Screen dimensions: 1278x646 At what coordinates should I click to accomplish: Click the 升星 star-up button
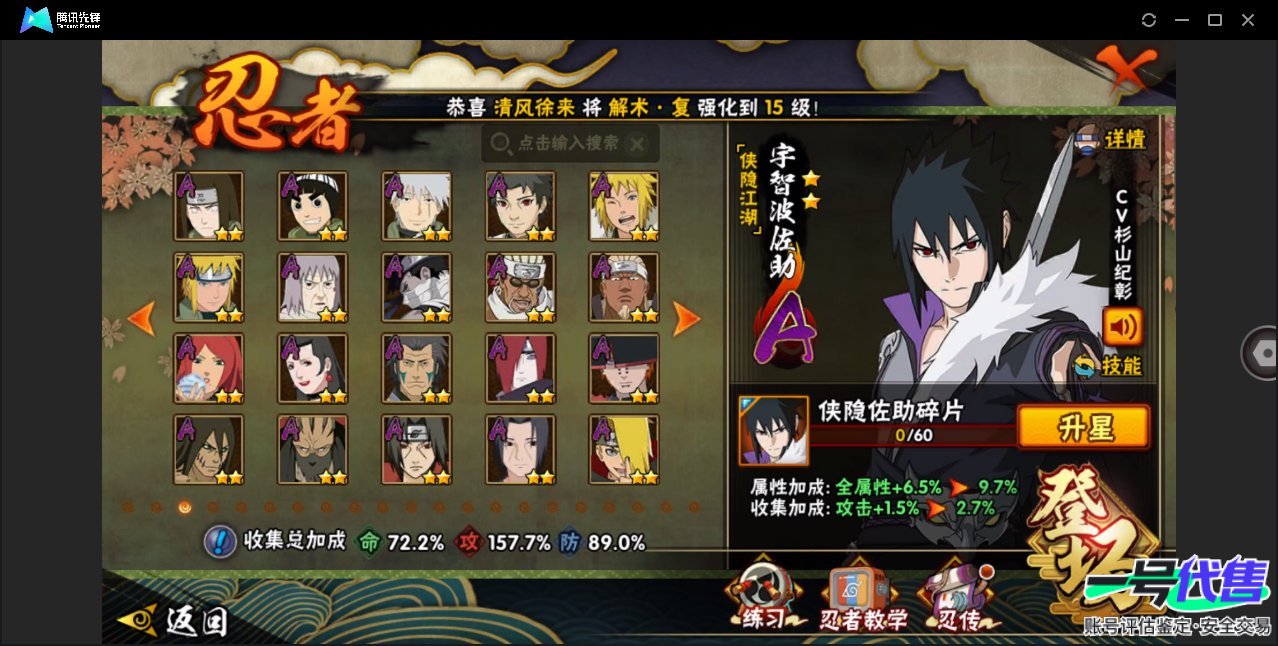pos(1083,428)
